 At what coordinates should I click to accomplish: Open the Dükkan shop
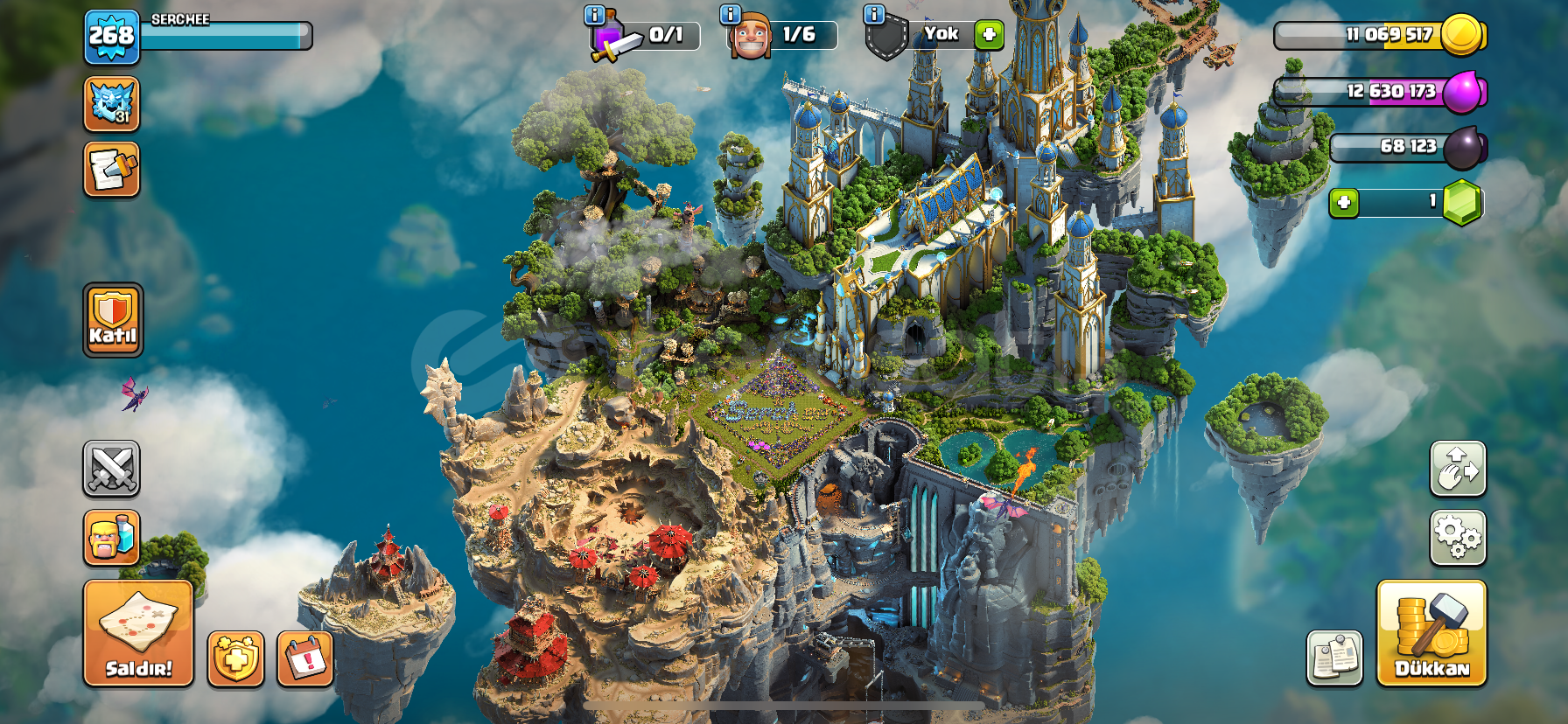click(x=1431, y=632)
